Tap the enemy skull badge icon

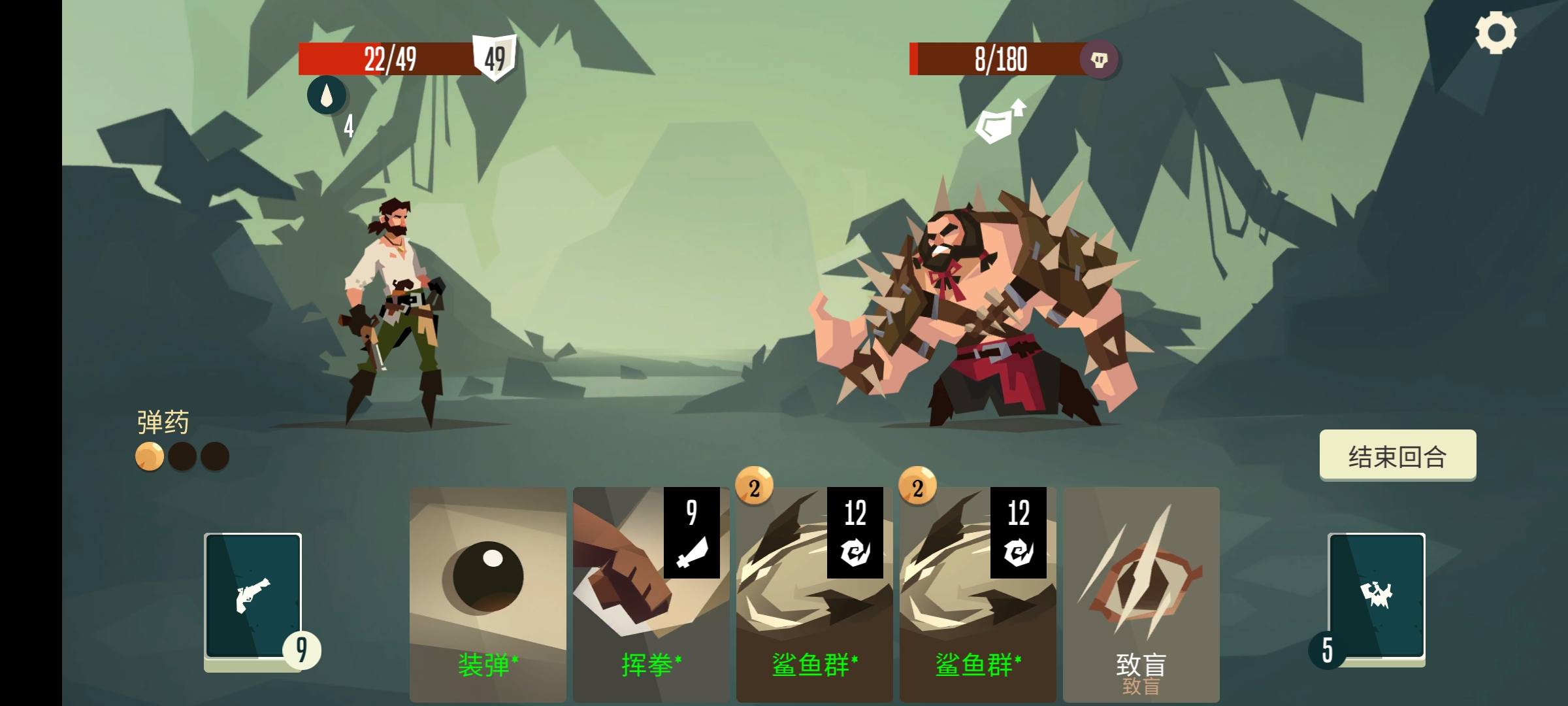[1099, 60]
